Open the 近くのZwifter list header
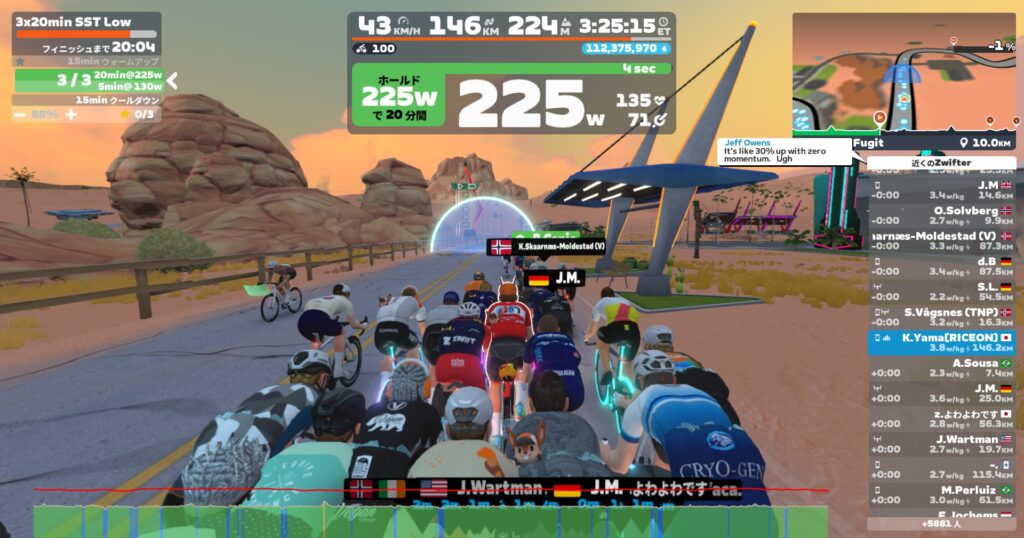Viewport: 1024px width, 538px height. tap(941, 162)
